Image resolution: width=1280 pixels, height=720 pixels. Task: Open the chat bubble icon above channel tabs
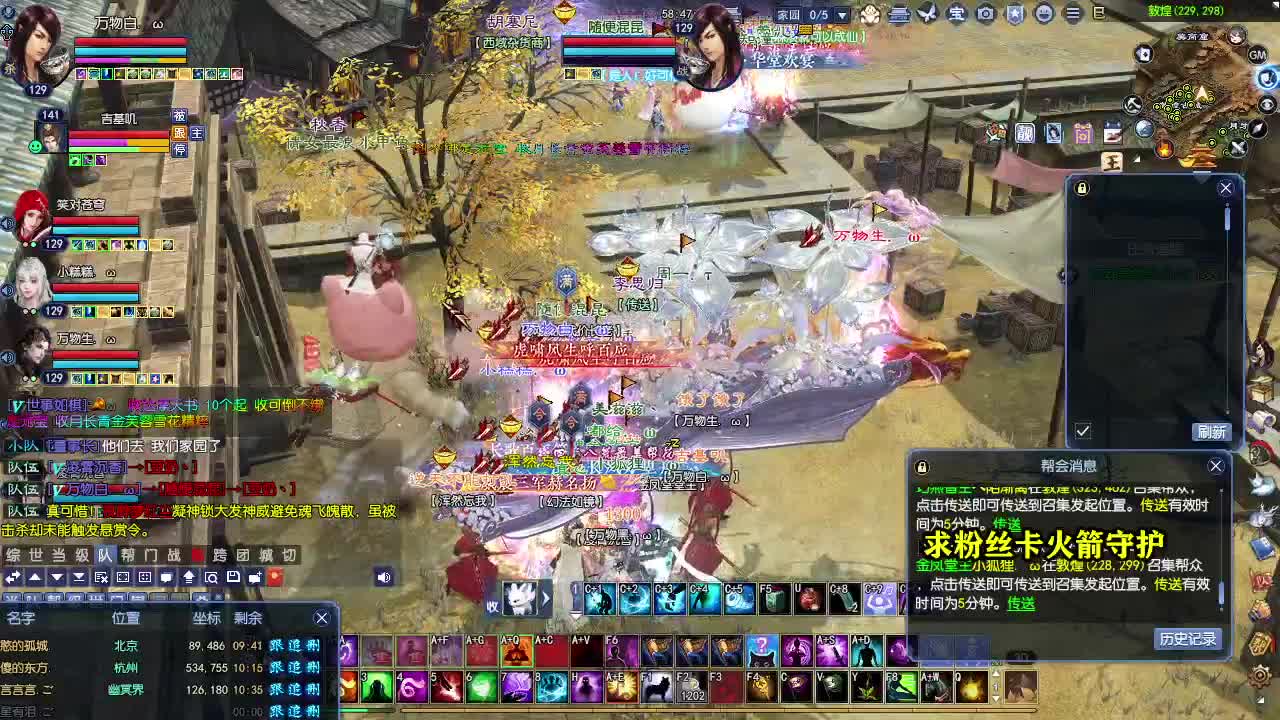(167, 578)
